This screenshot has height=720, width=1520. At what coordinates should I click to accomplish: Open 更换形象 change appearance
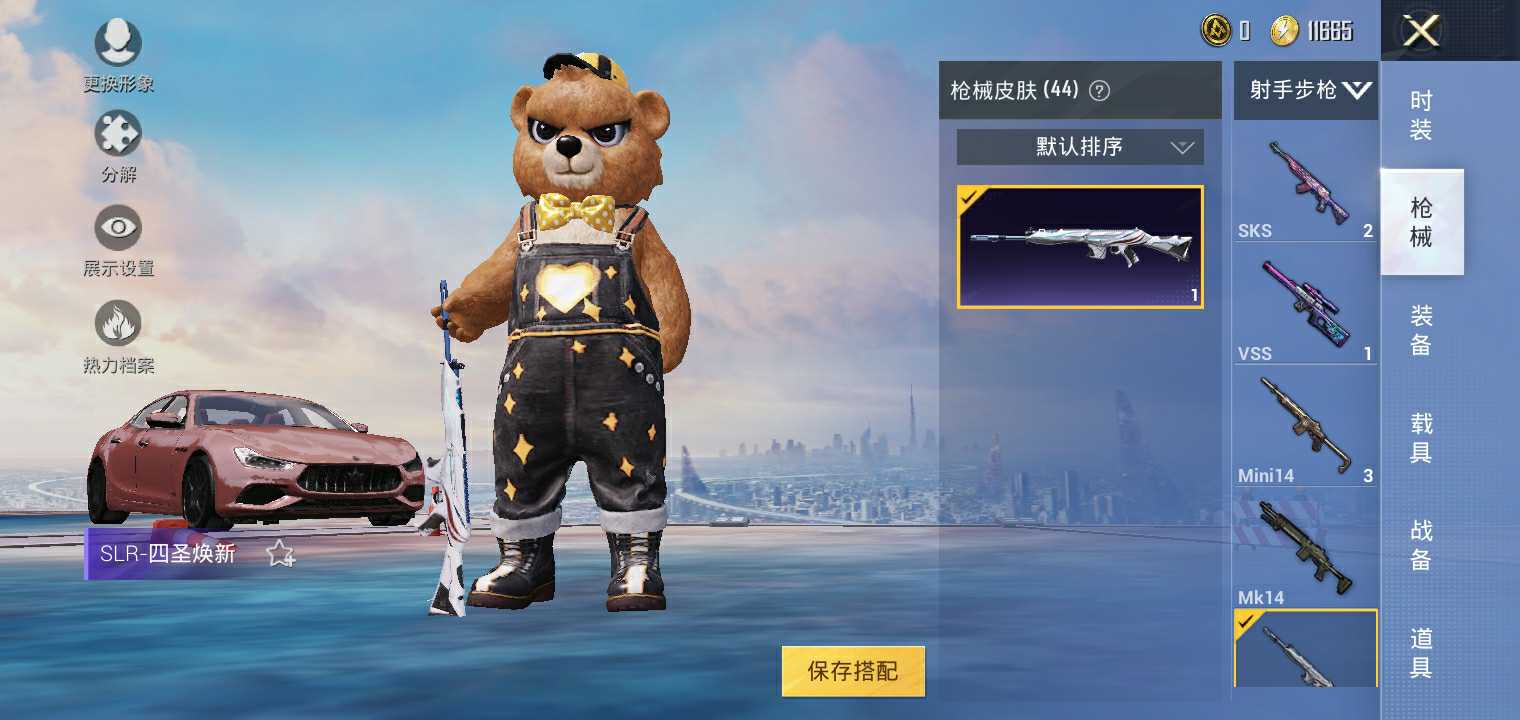[118, 45]
